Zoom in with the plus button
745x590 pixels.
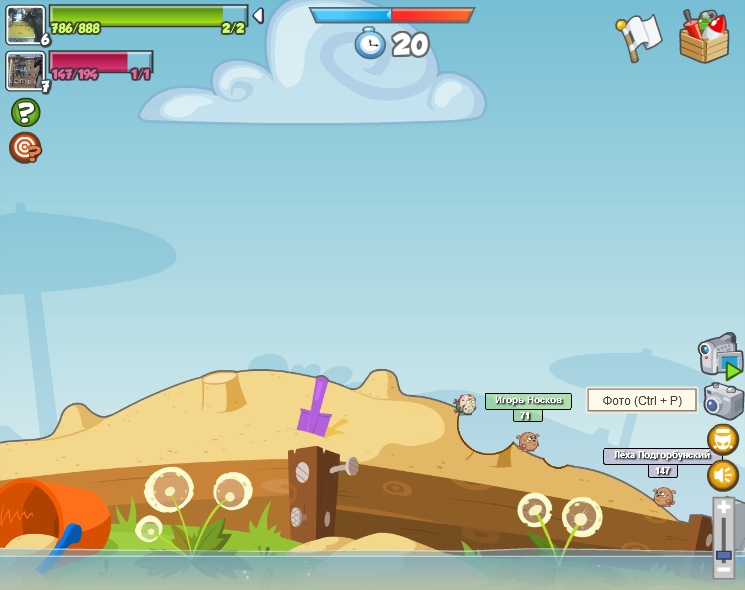pos(724,508)
